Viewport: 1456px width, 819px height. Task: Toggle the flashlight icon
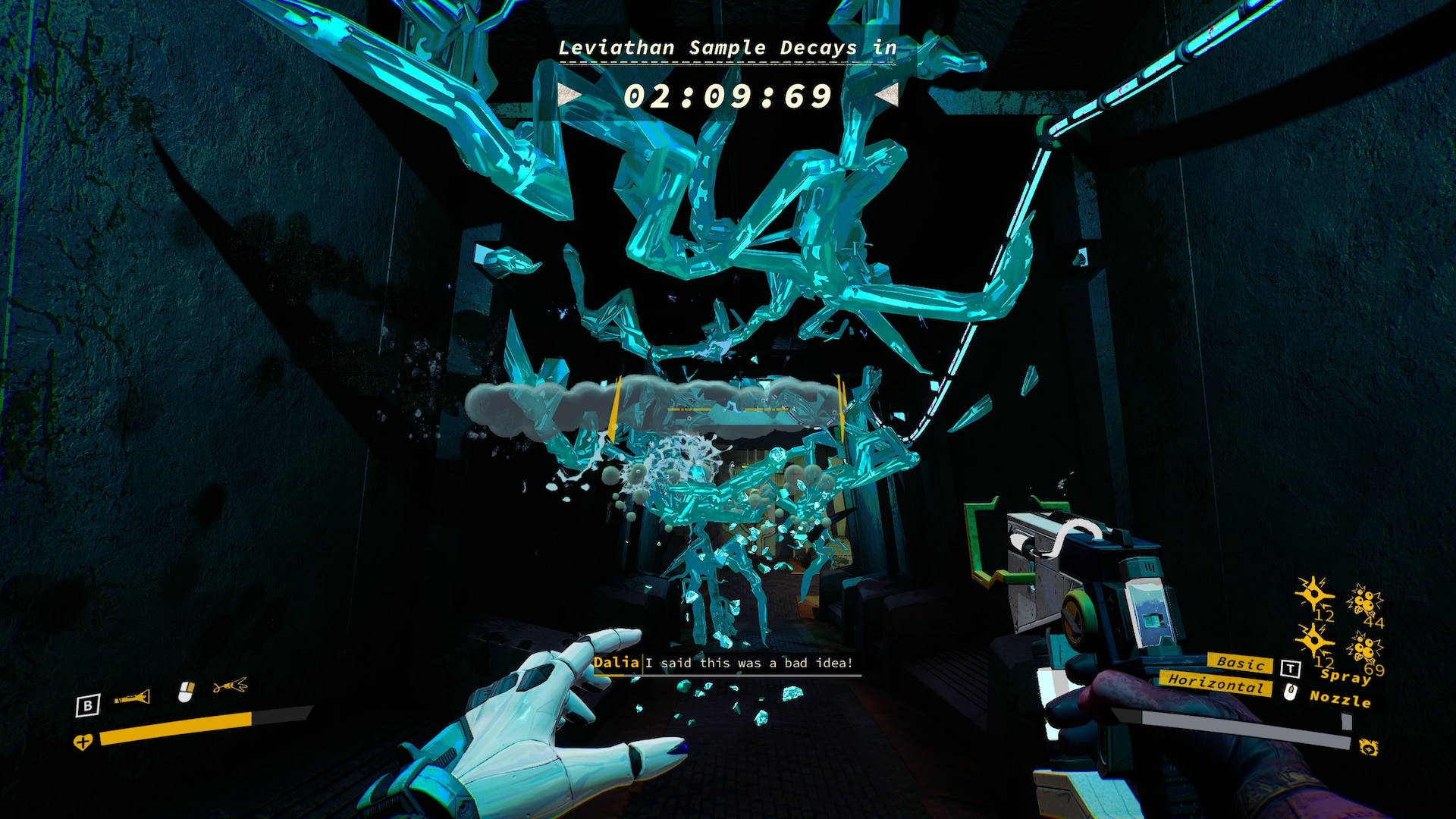[133, 697]
